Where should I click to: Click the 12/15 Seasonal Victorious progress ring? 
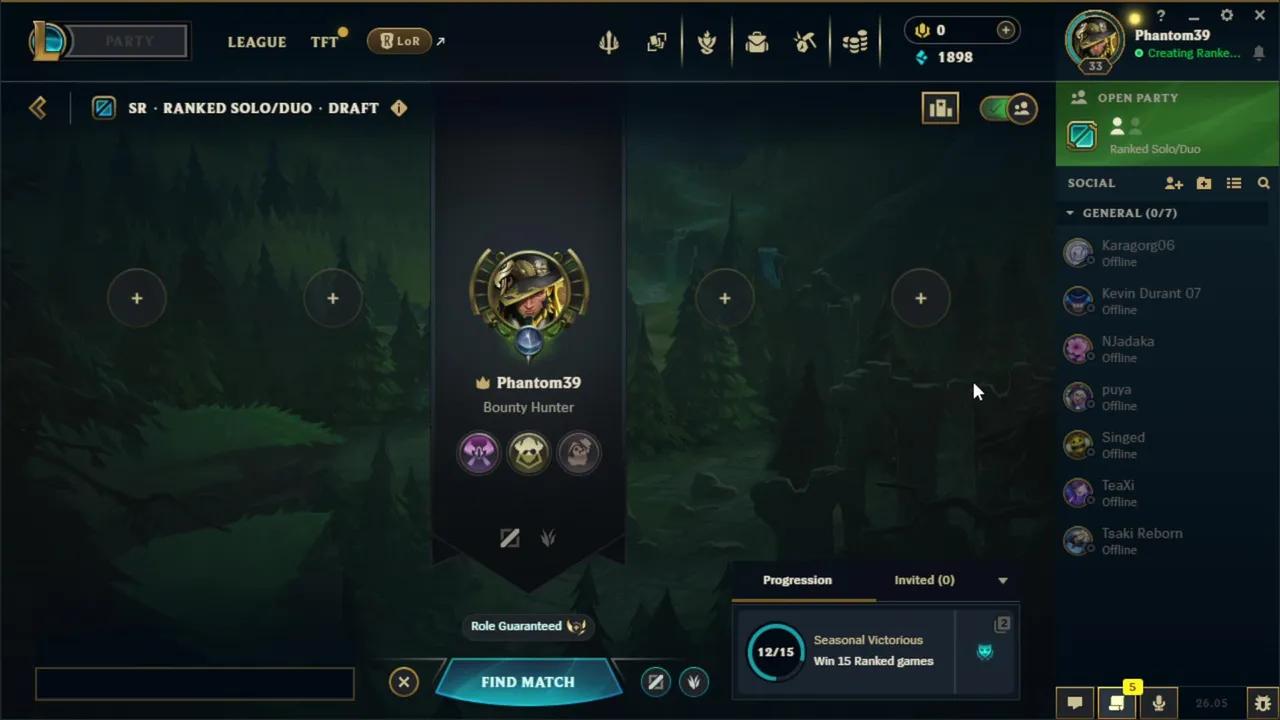click(776, 651)
